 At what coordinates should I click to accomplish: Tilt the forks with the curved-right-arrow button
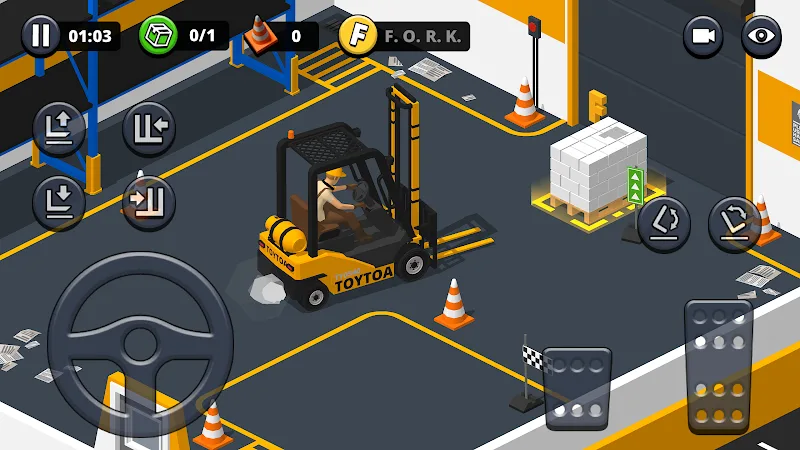click(734, 222)
